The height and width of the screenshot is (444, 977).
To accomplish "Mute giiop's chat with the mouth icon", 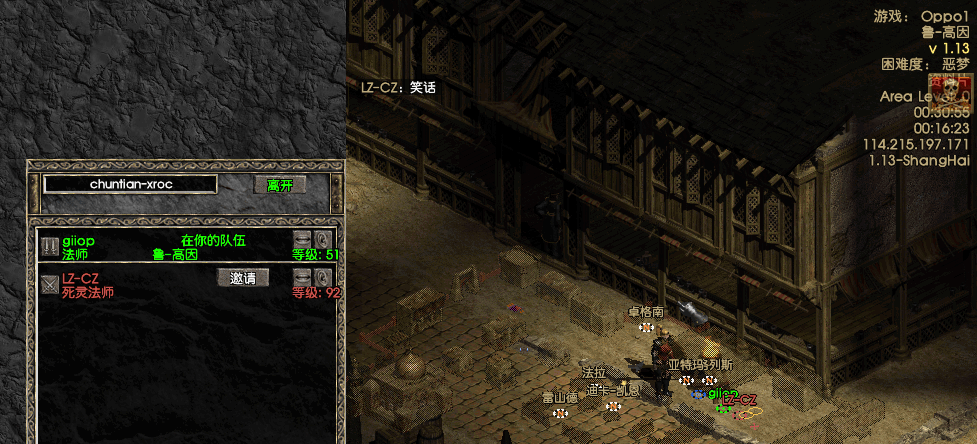I will [x=302, y=239].
